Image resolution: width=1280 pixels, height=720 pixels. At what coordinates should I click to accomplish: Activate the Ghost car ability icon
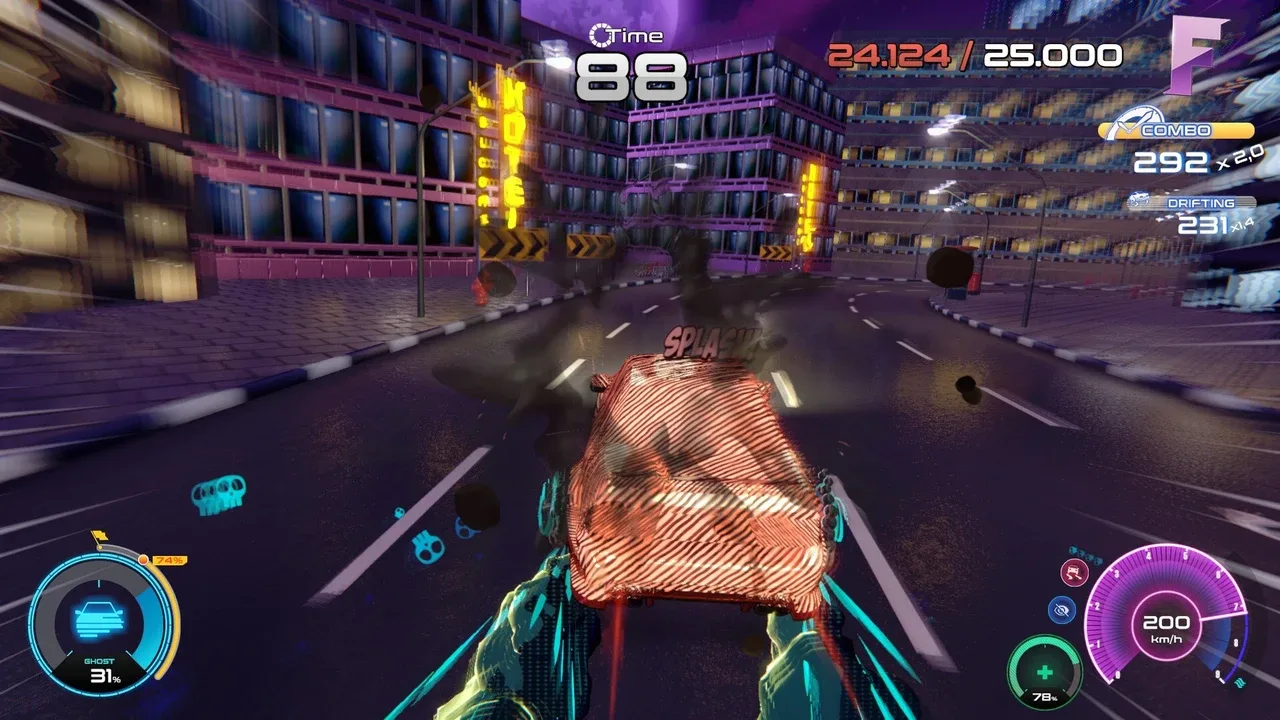pyautogui.click(x=99, y=619)
